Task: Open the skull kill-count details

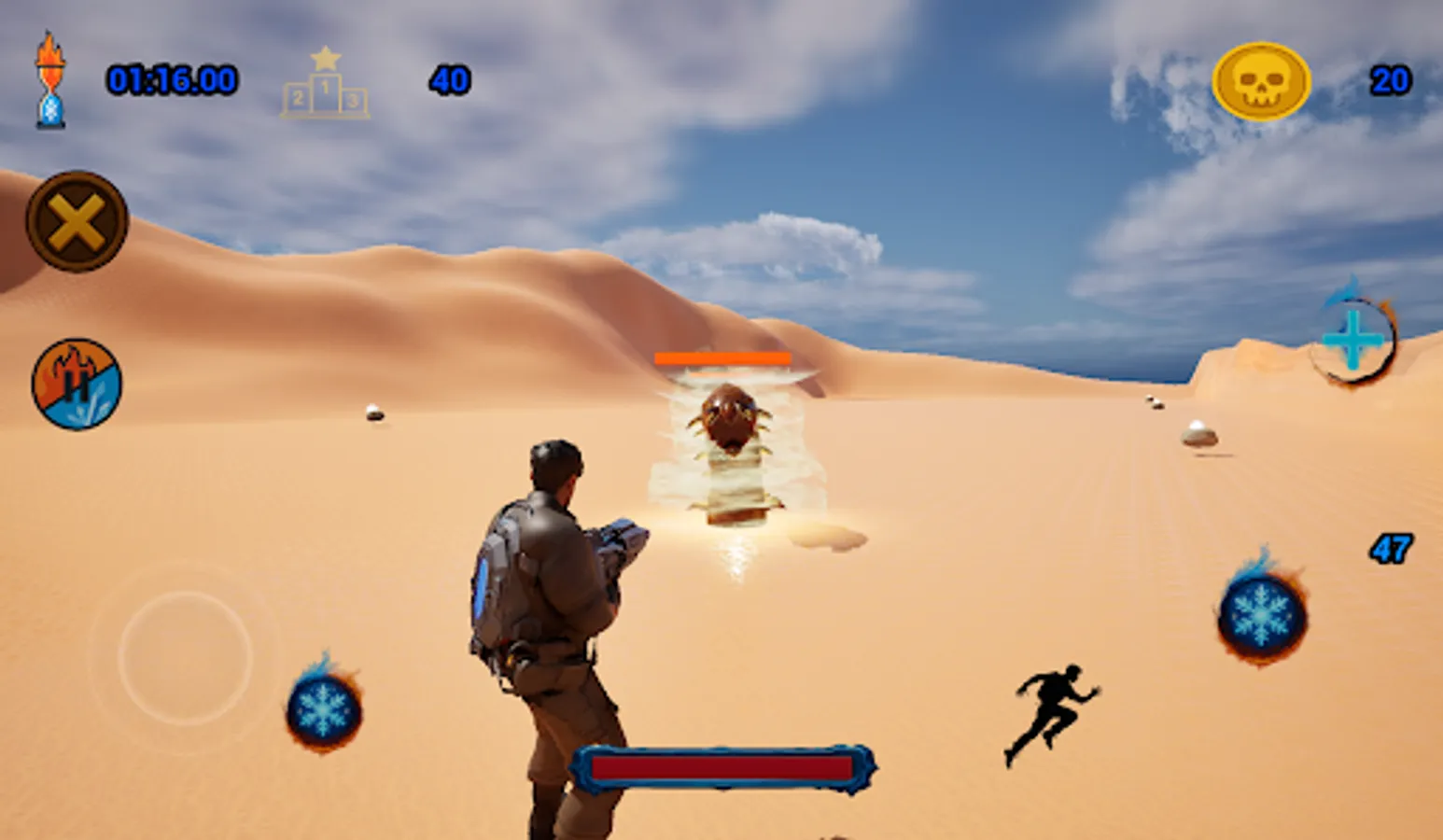Action: point(1262,82)
